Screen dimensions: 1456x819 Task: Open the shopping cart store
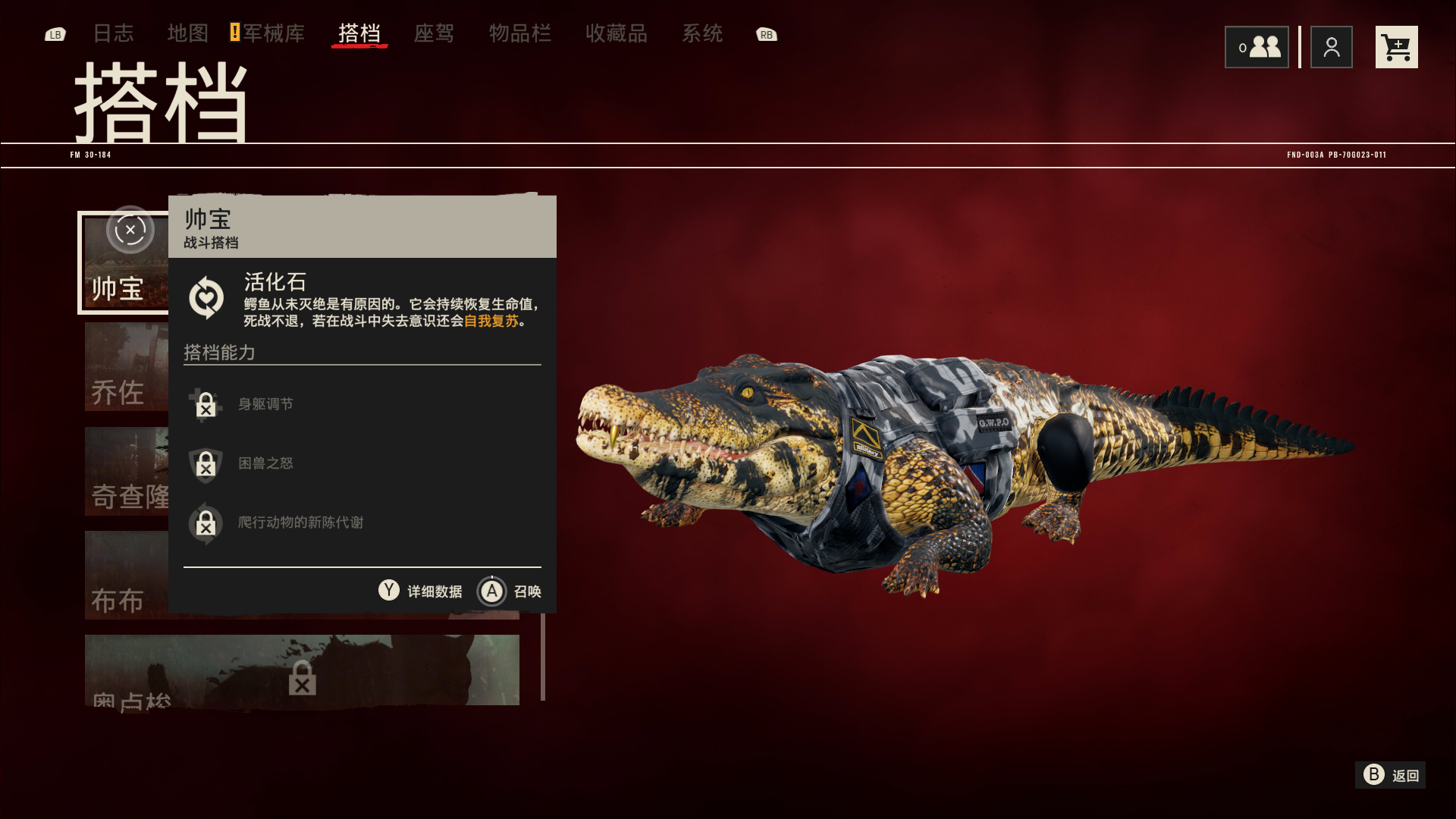coord(1396,47)
